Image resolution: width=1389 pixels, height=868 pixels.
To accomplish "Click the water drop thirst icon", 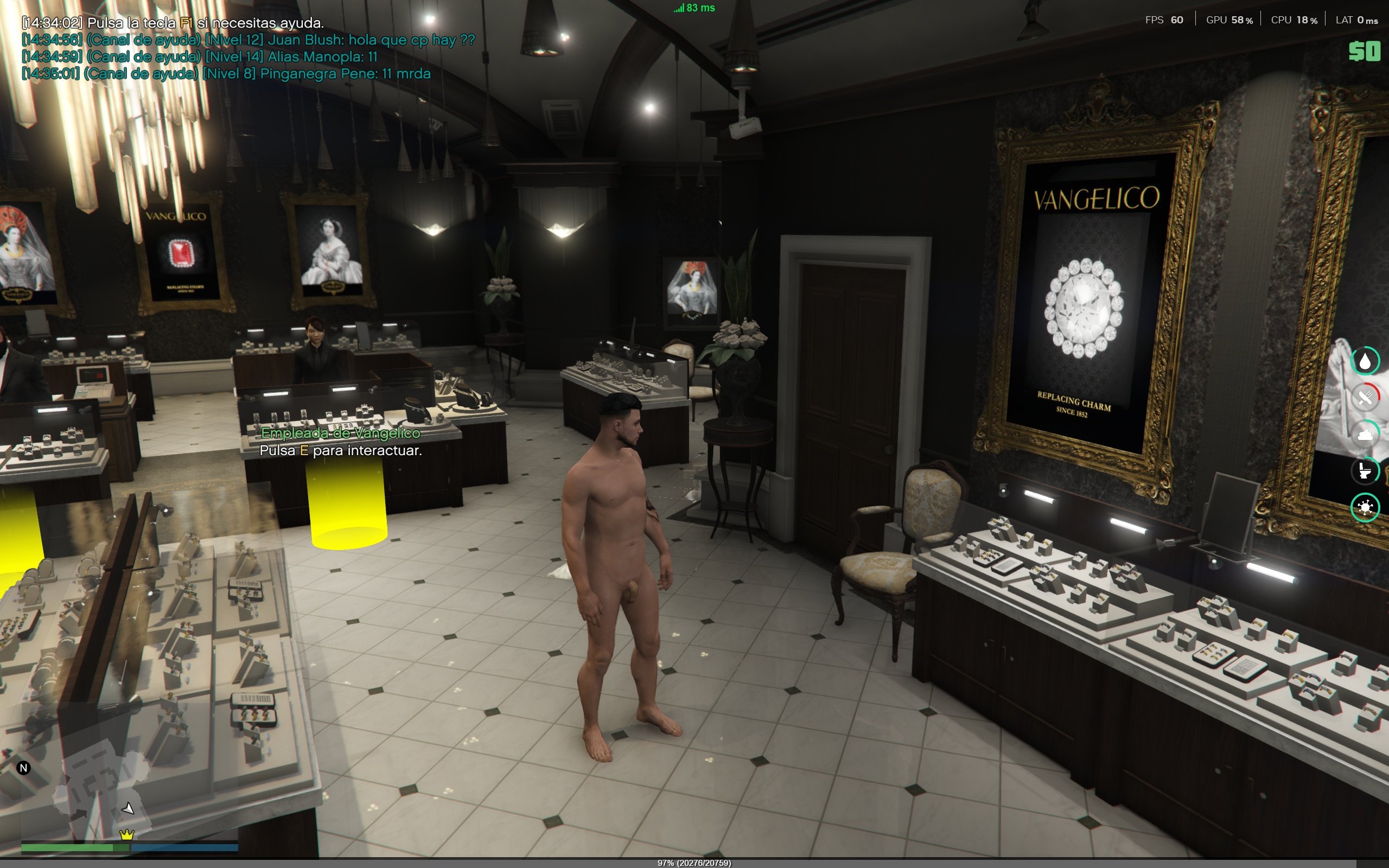I will (x=1365, y=361).
